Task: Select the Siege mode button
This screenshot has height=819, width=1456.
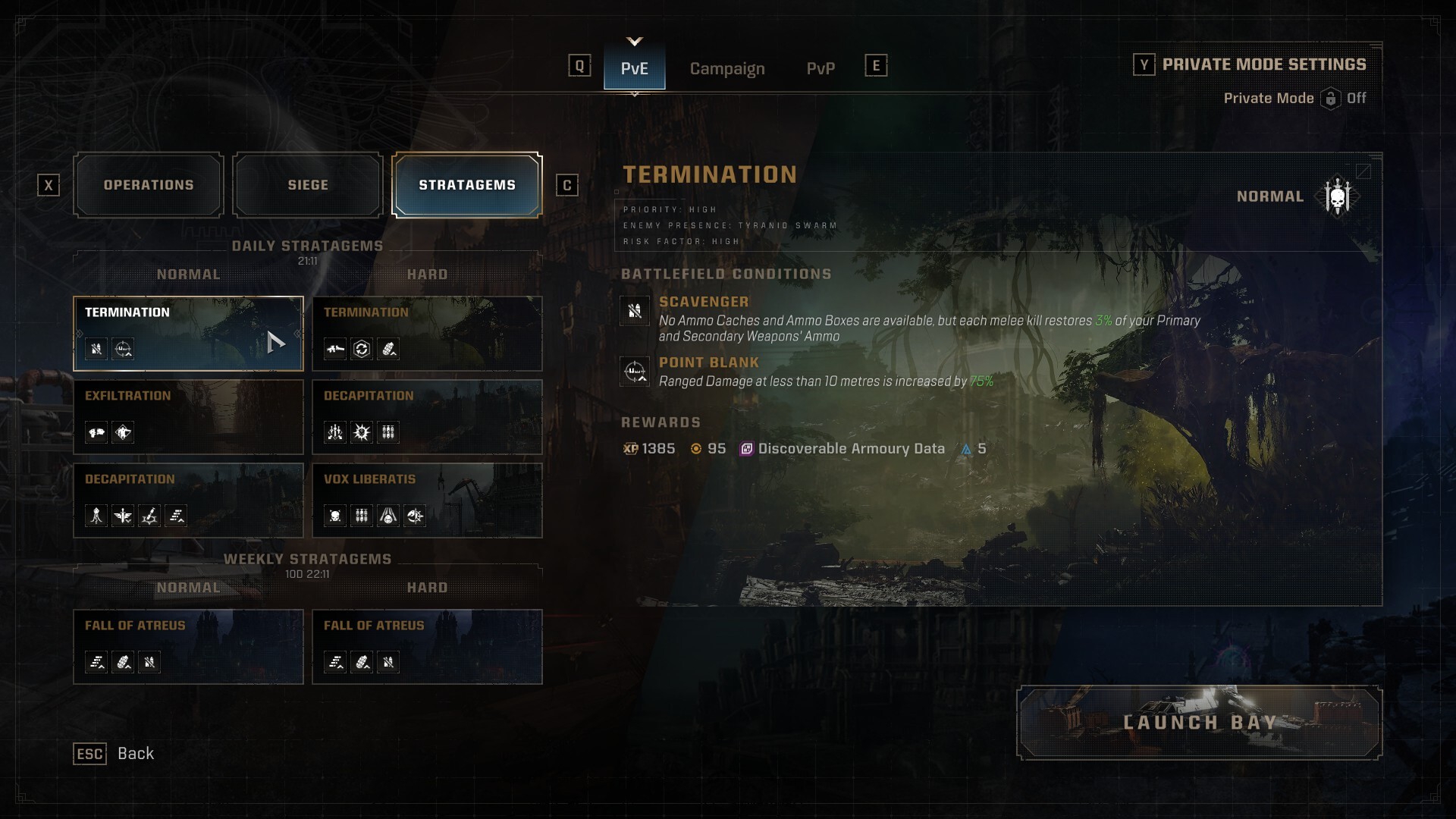Action: tap(308, 185)
